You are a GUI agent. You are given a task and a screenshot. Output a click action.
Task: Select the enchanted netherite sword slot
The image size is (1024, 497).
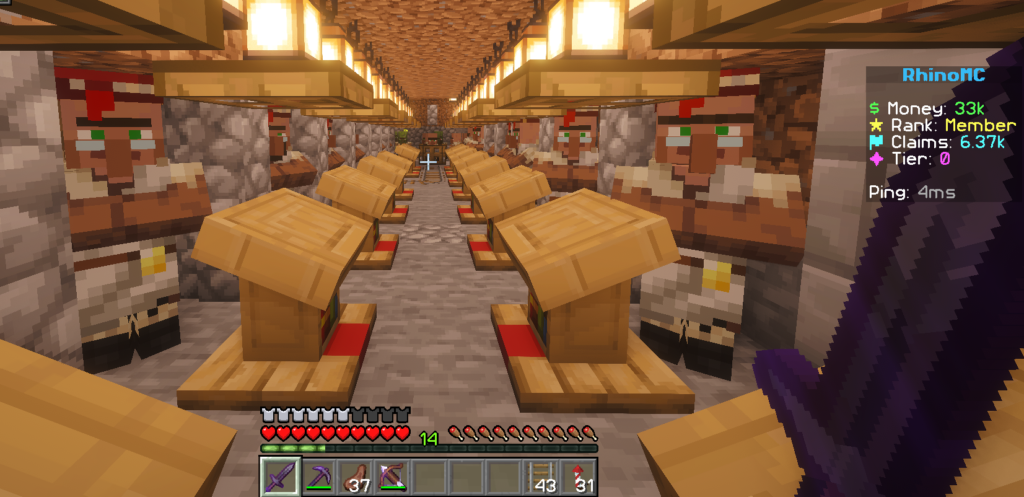280,476
